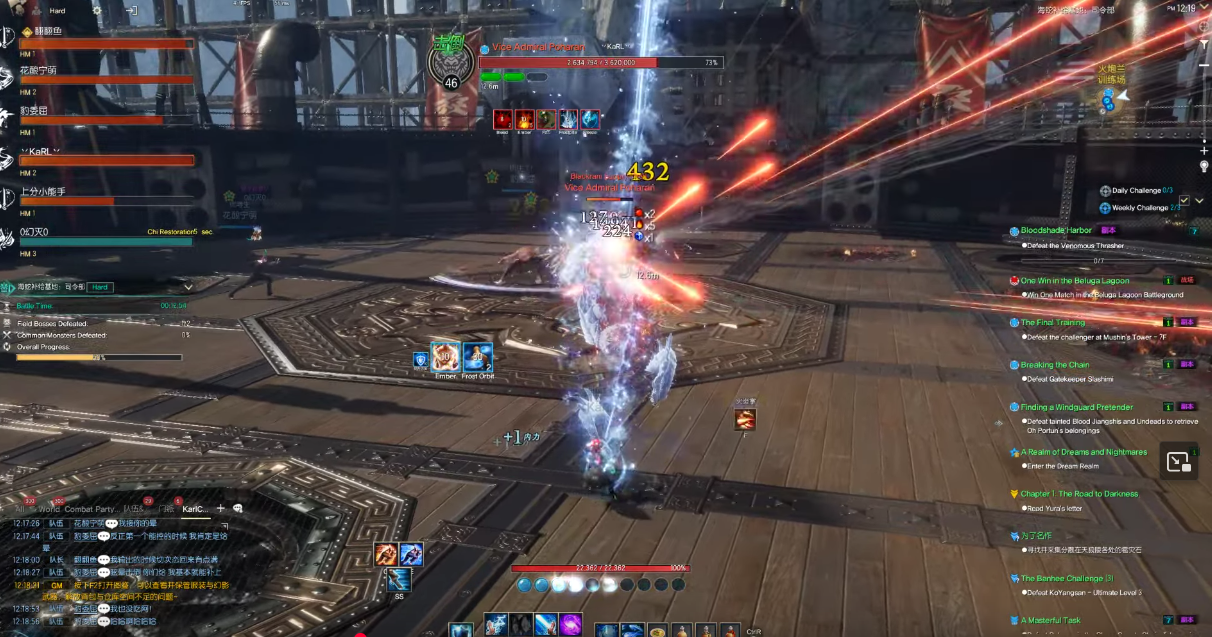Add a new chat tab
The height and width of the screenshot is (637, 1212).
[221, 509]
